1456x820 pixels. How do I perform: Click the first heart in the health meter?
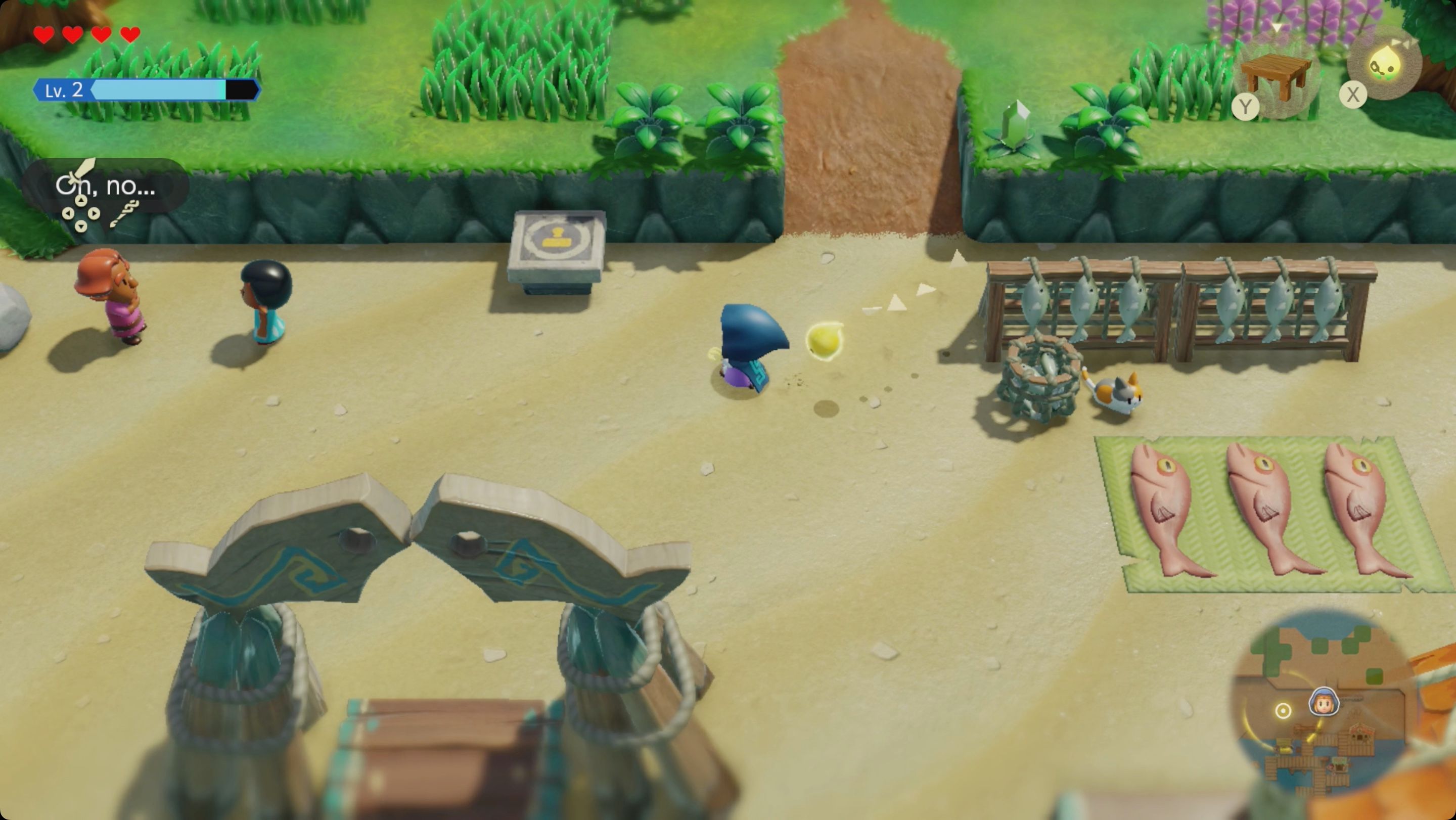click(42, 35)
